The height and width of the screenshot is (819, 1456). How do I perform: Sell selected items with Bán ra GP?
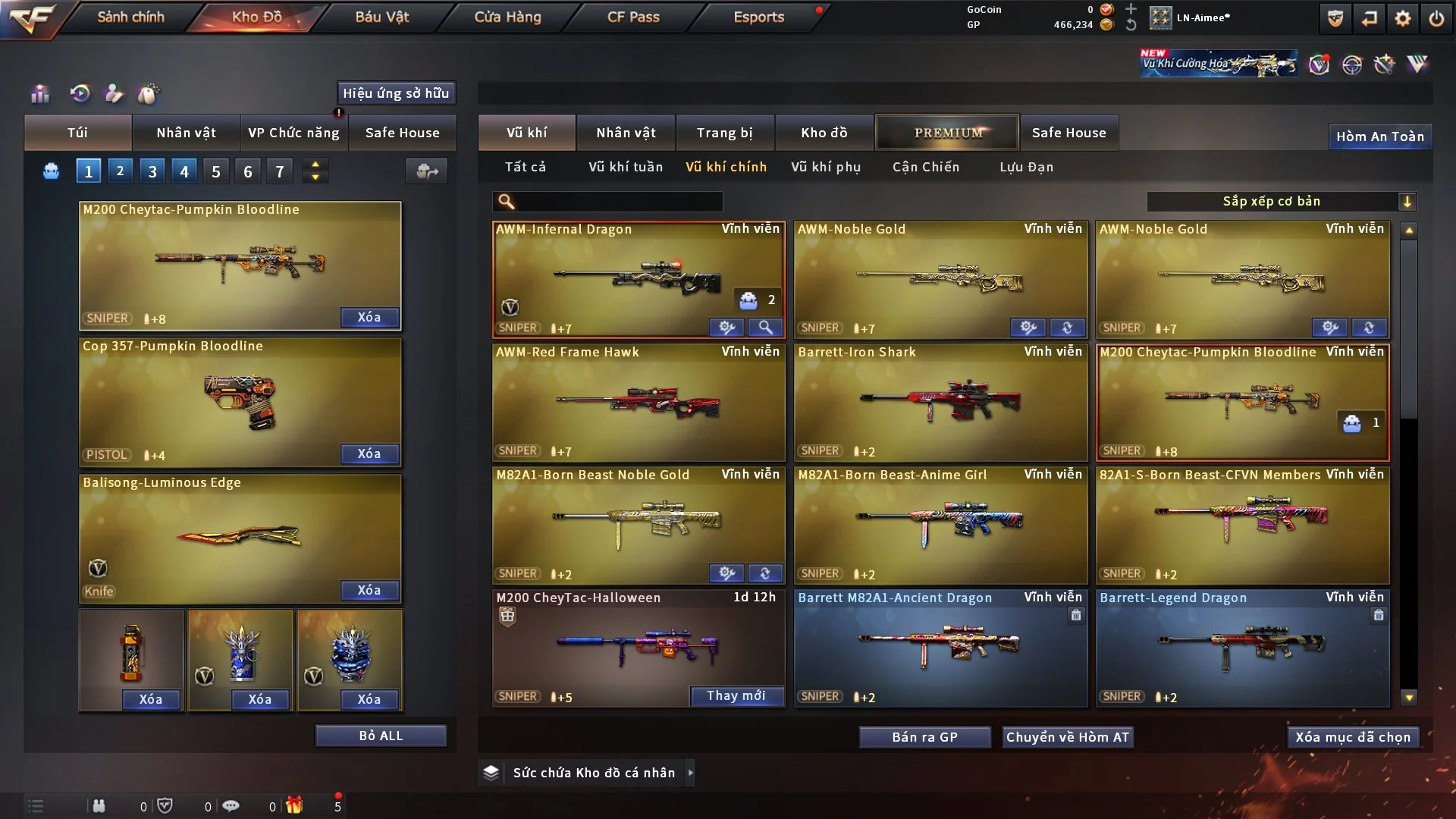(x=924, y=737)
